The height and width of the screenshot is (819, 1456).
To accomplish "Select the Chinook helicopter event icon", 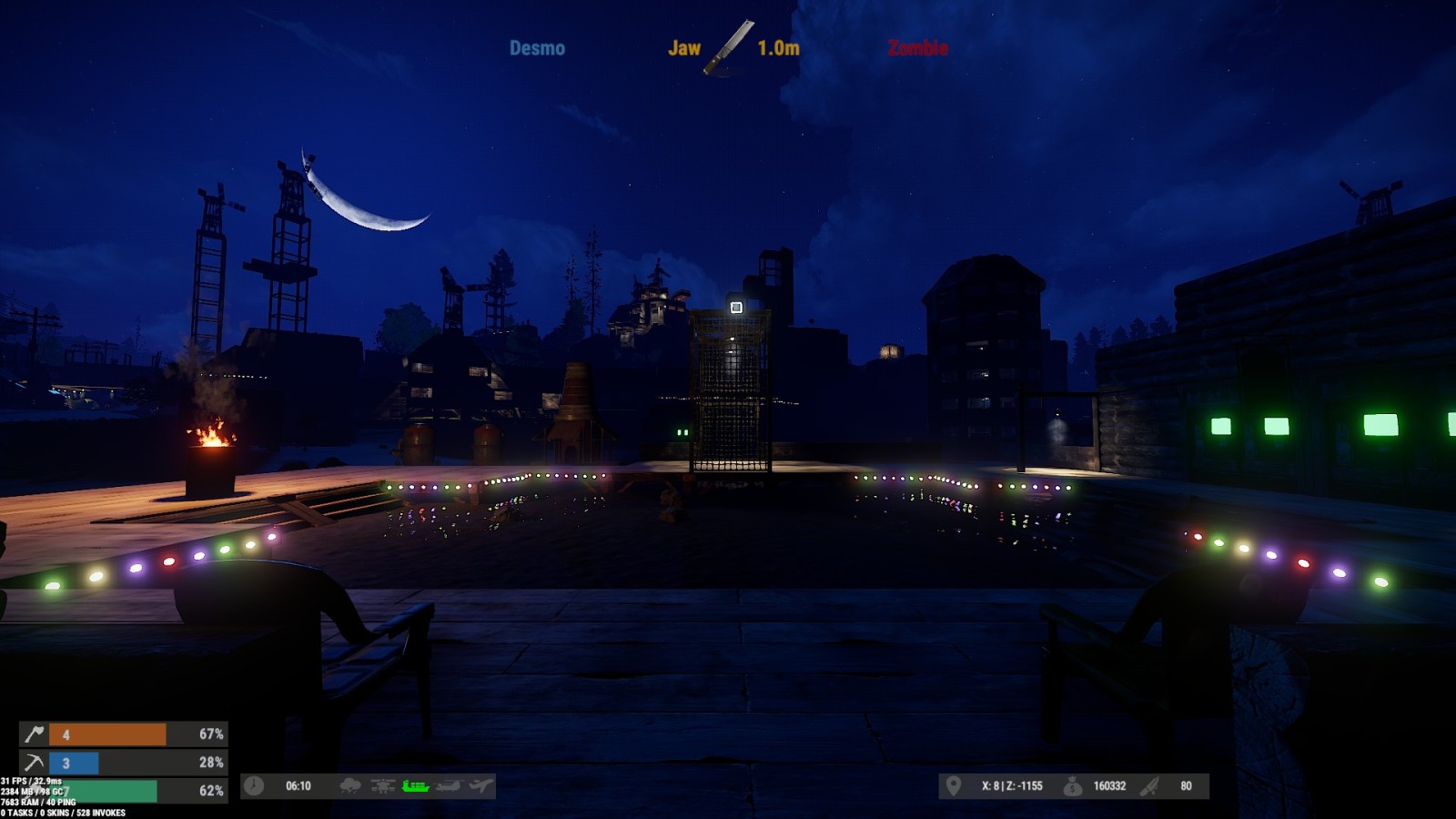I will tap(449, 786).
